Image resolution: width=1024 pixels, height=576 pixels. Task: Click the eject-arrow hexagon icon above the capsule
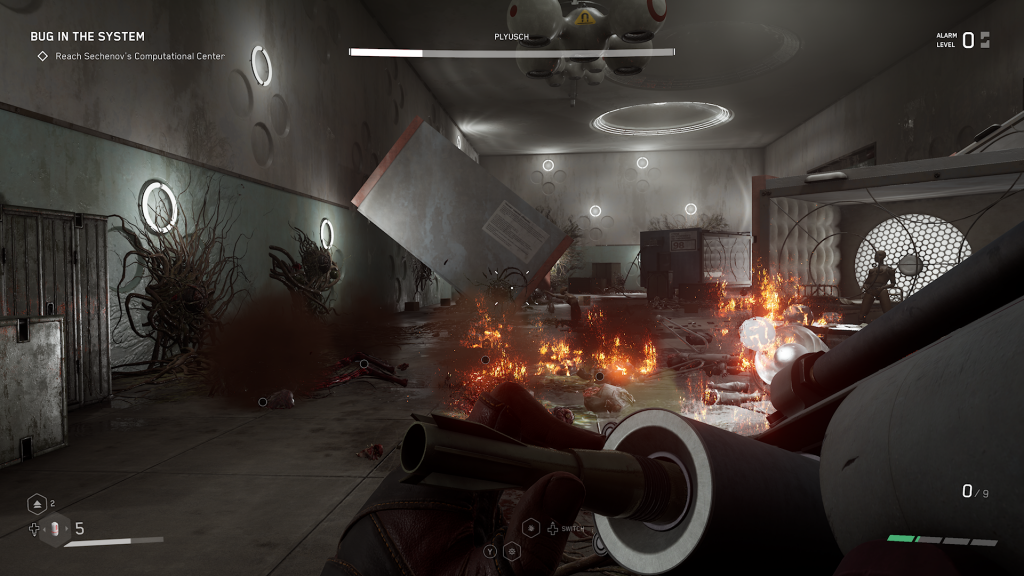(x=37, y=504)
